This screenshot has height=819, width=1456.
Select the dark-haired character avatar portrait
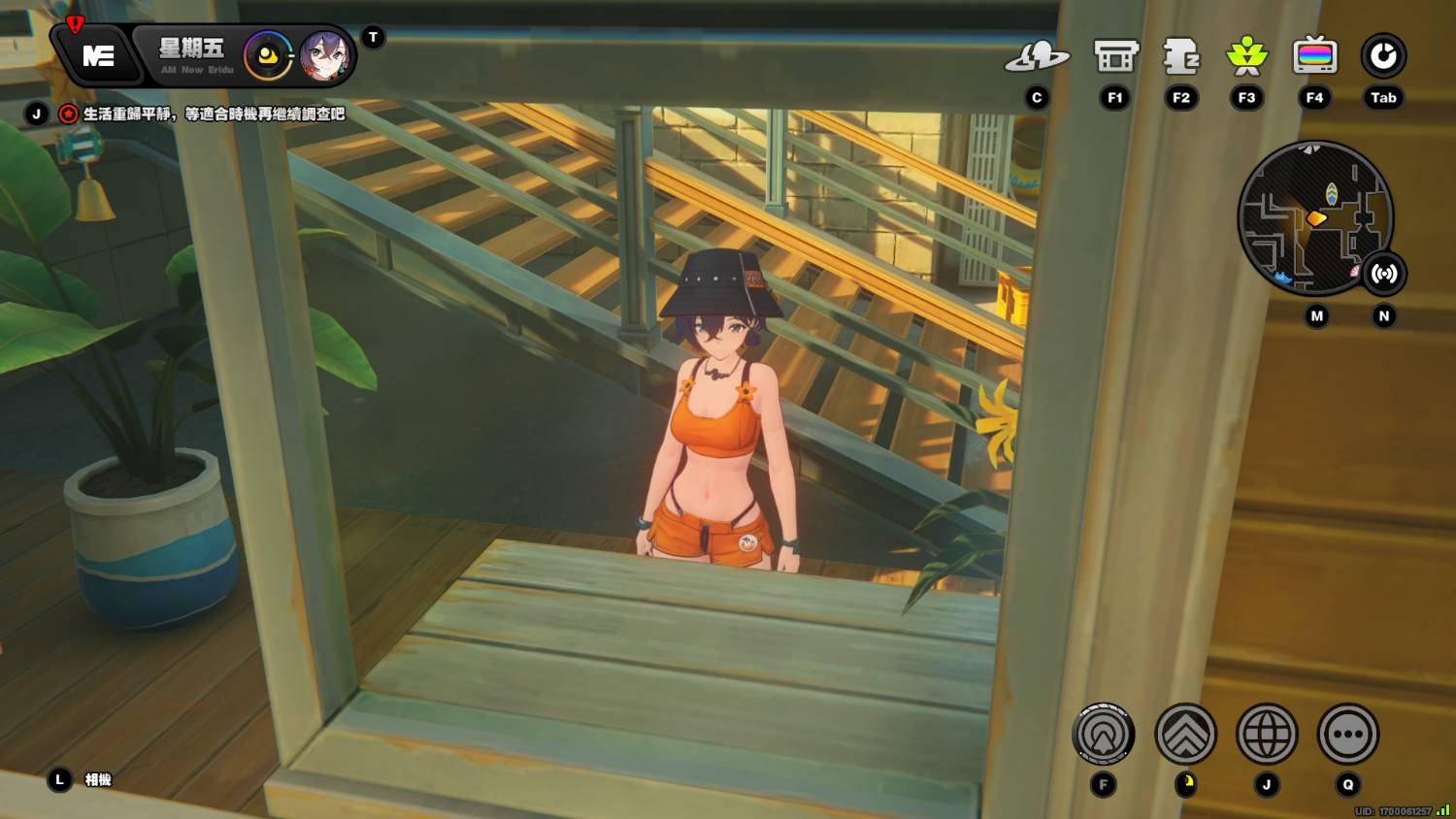(x=325, y=56)
